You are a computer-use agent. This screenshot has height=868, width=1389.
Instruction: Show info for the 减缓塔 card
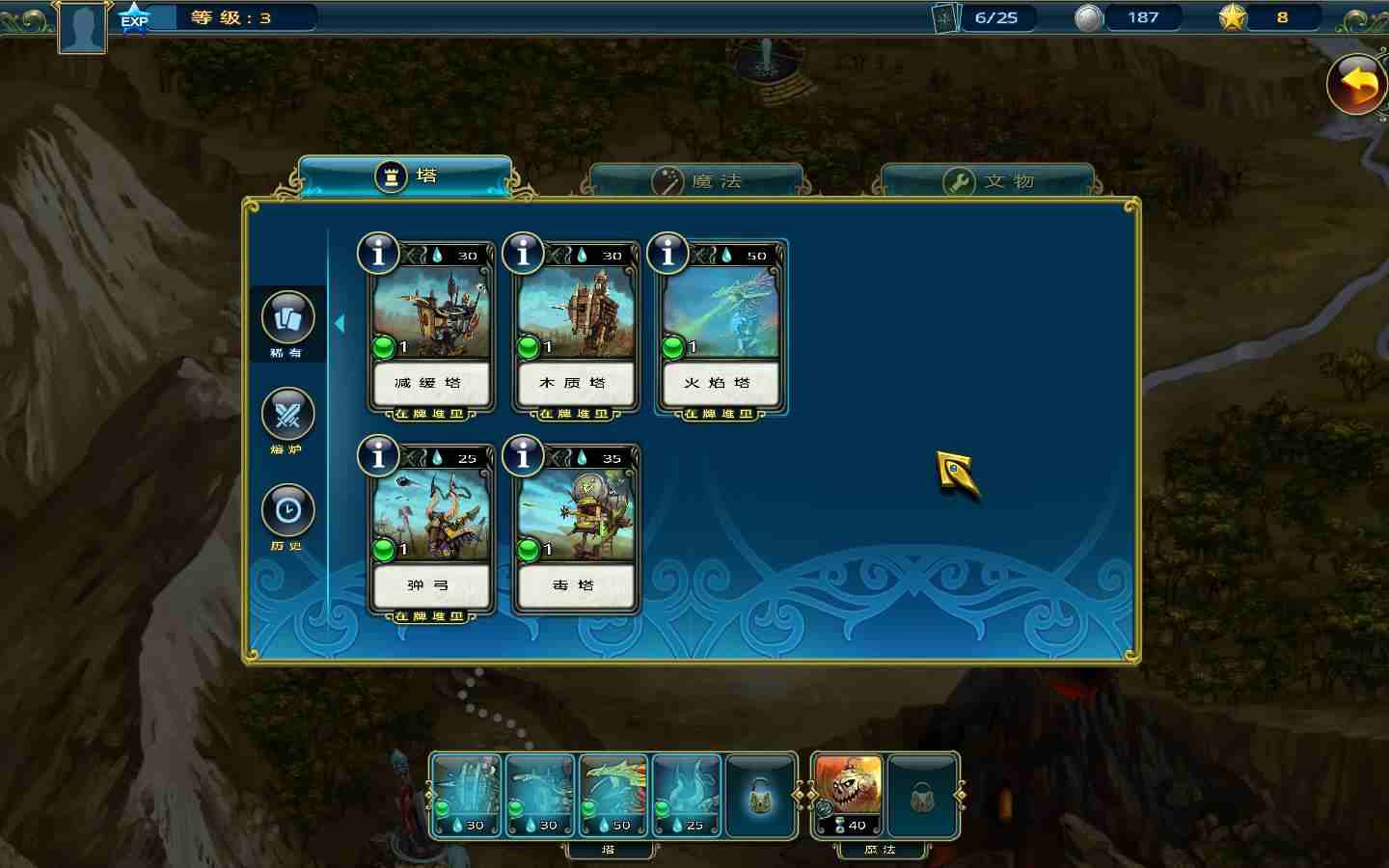378,254
